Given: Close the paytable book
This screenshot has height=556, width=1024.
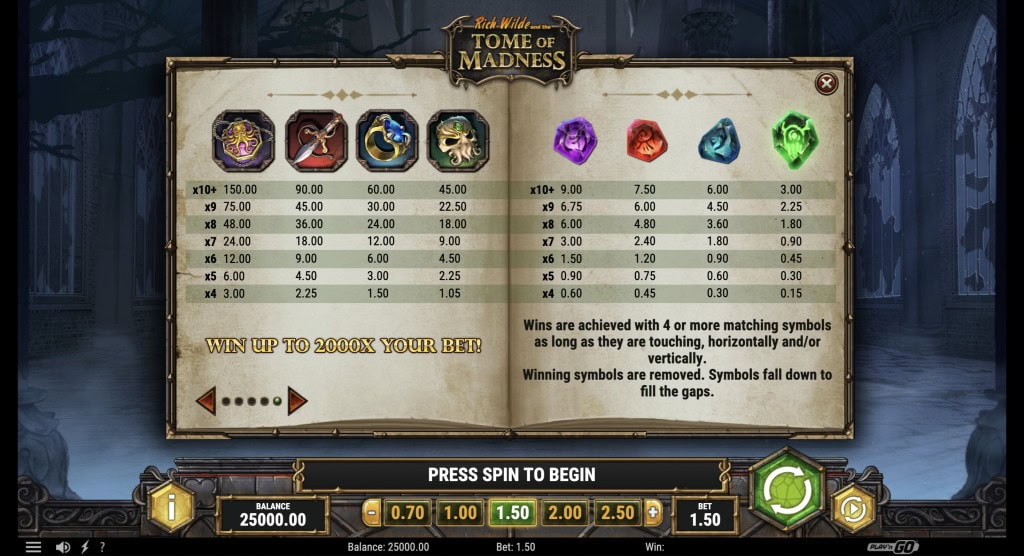Looking at the screenshot, I should click(x=826, y=84).
